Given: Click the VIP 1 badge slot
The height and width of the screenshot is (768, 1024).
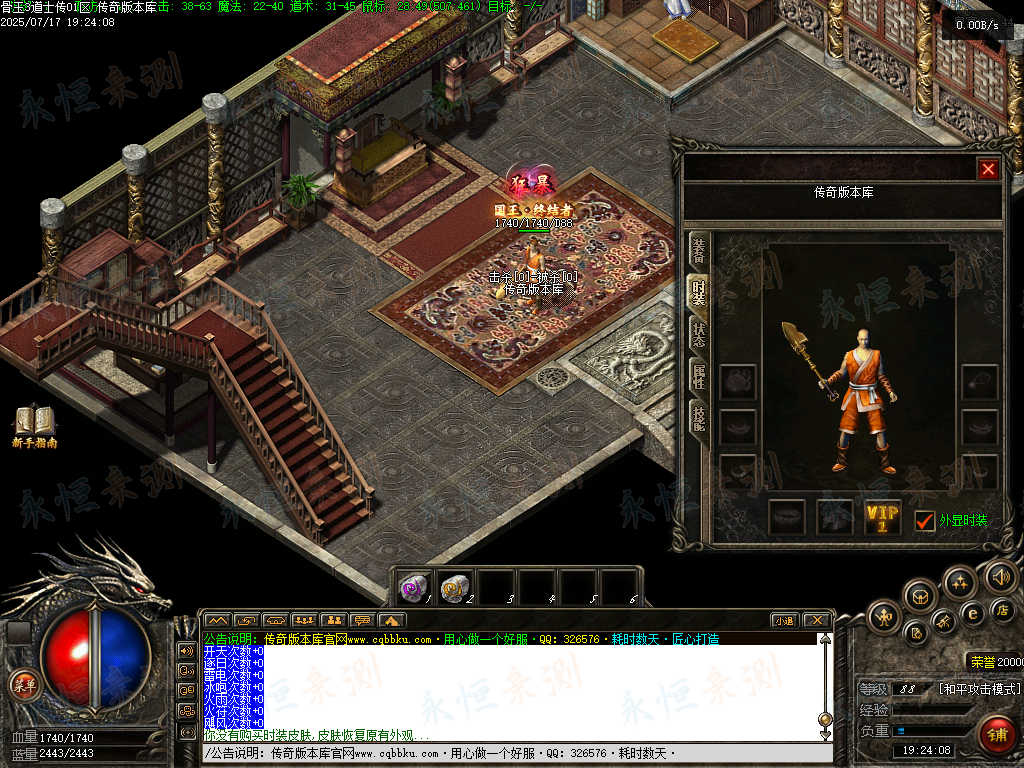Looking at the screenshot, I should pyautogui.click(x=882, y=517).
